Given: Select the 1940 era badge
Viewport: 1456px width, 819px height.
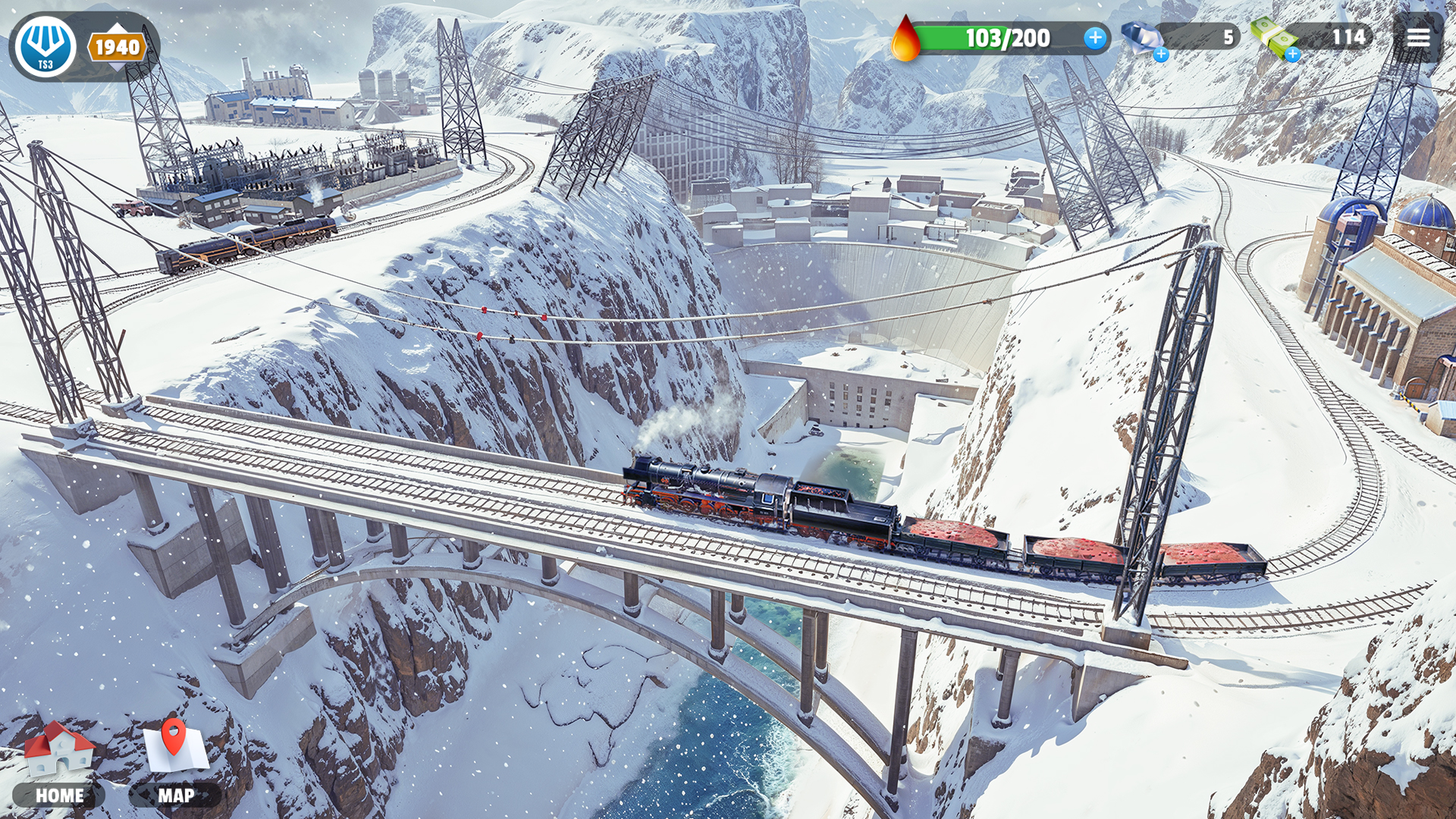Looking at the screenshot, I should coord(117,48).
